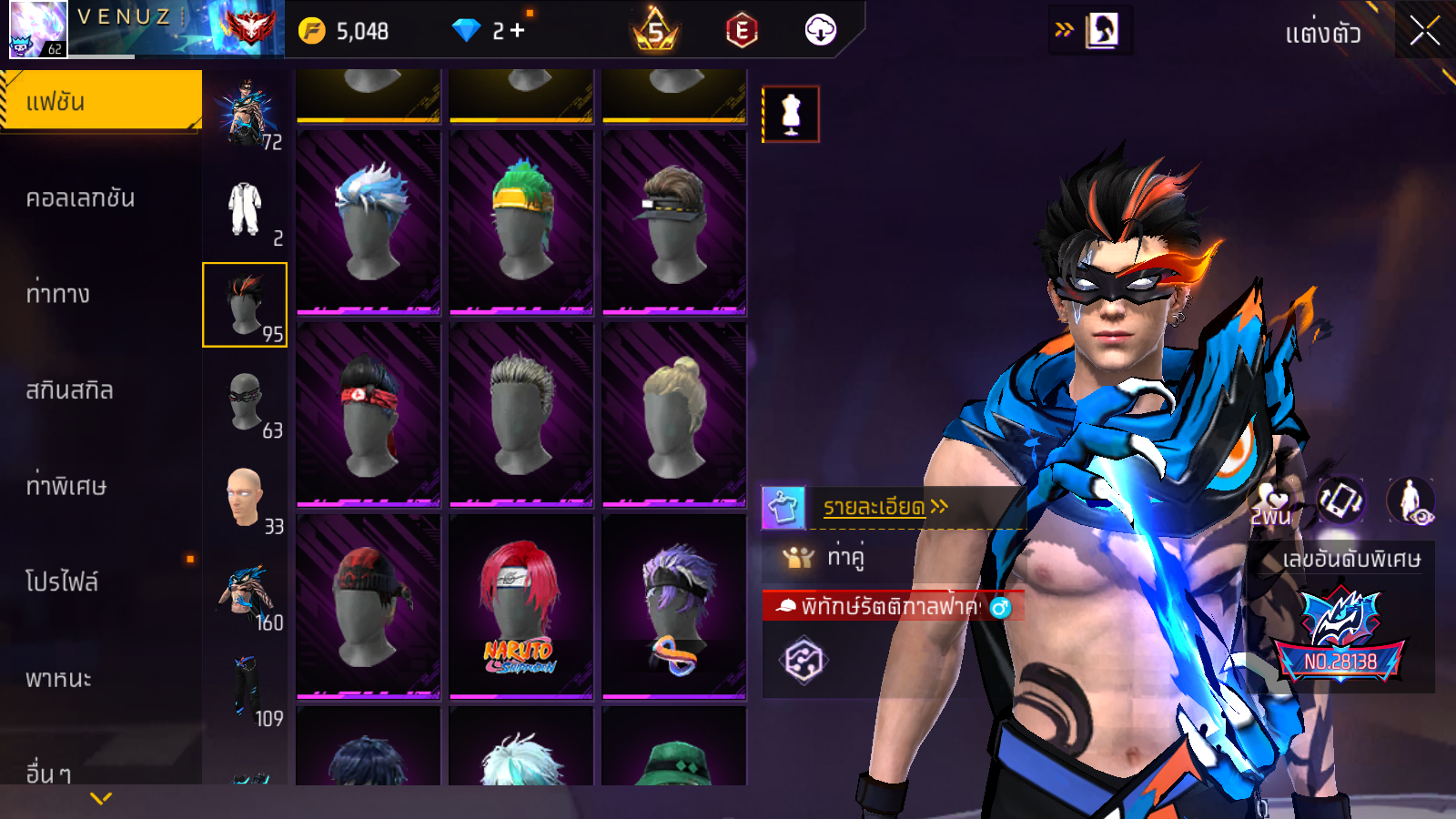Select the Naruto red hair headband item
This screenshot has width=1456, height=819.
pyautogui.click(x=521, y=607)
